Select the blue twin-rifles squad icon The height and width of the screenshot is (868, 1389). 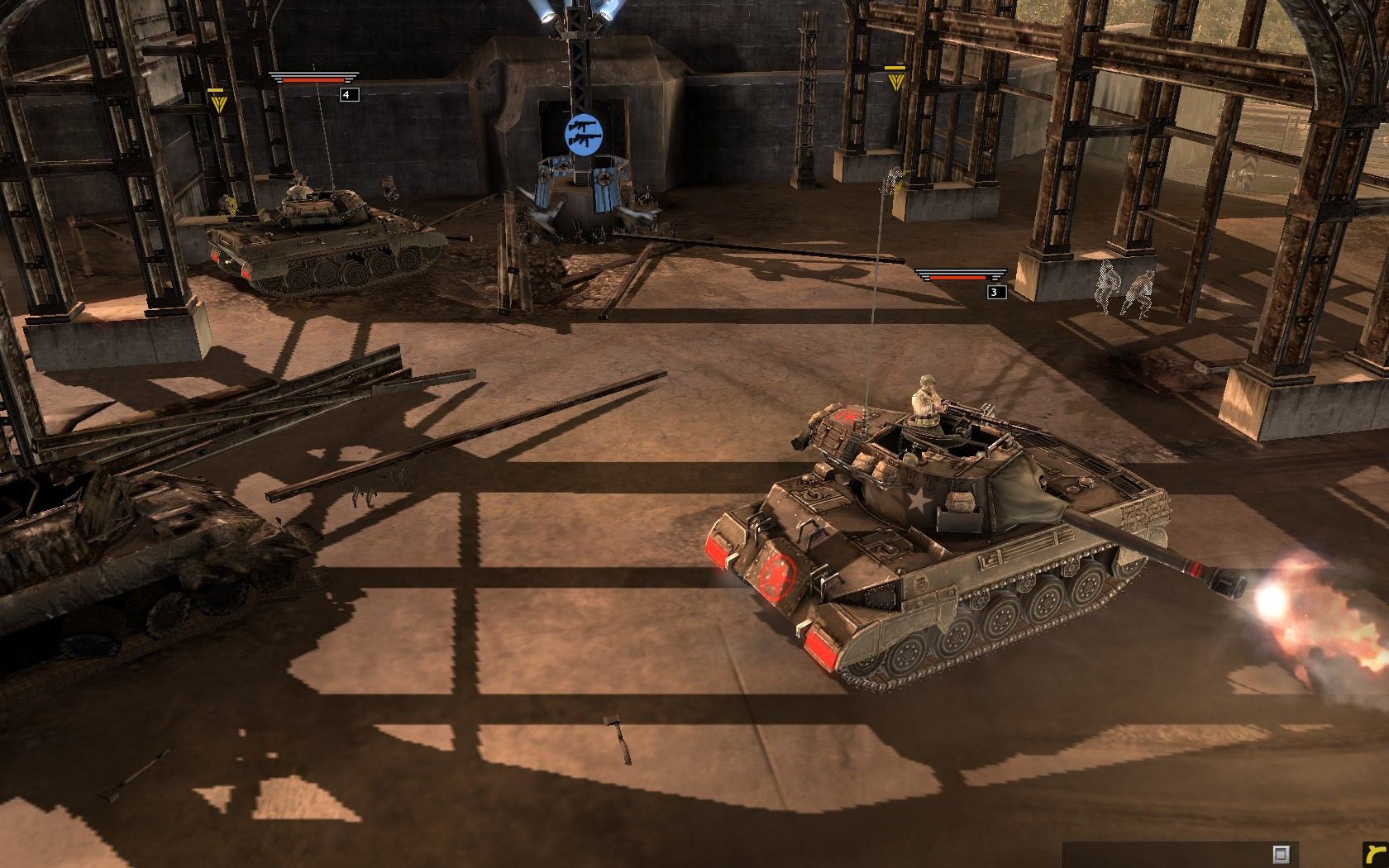(x=583, y=133)
